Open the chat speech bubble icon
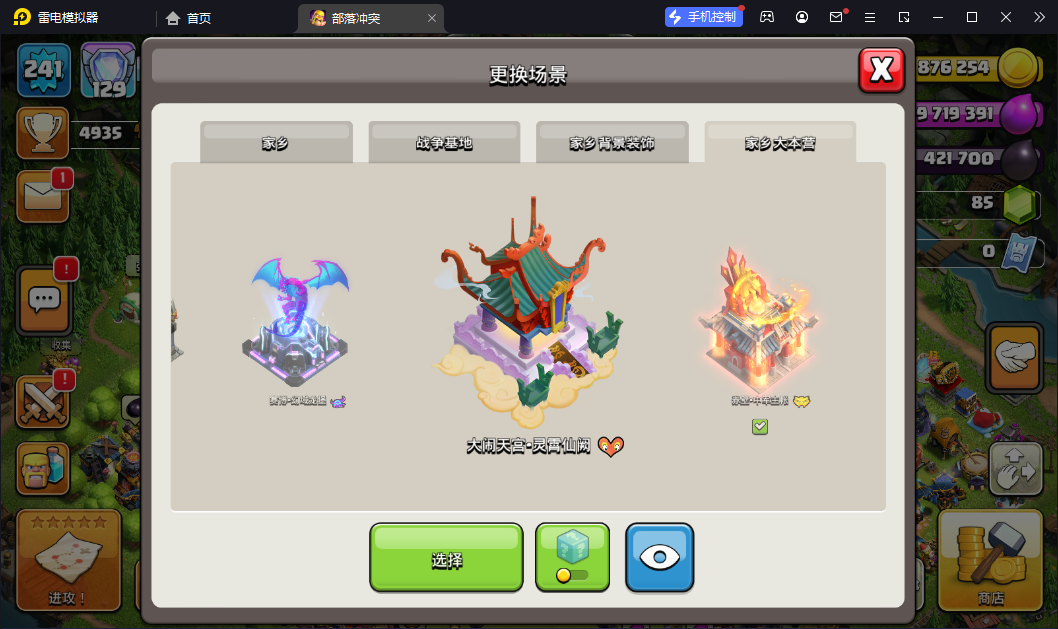 [x=43, y=300]
